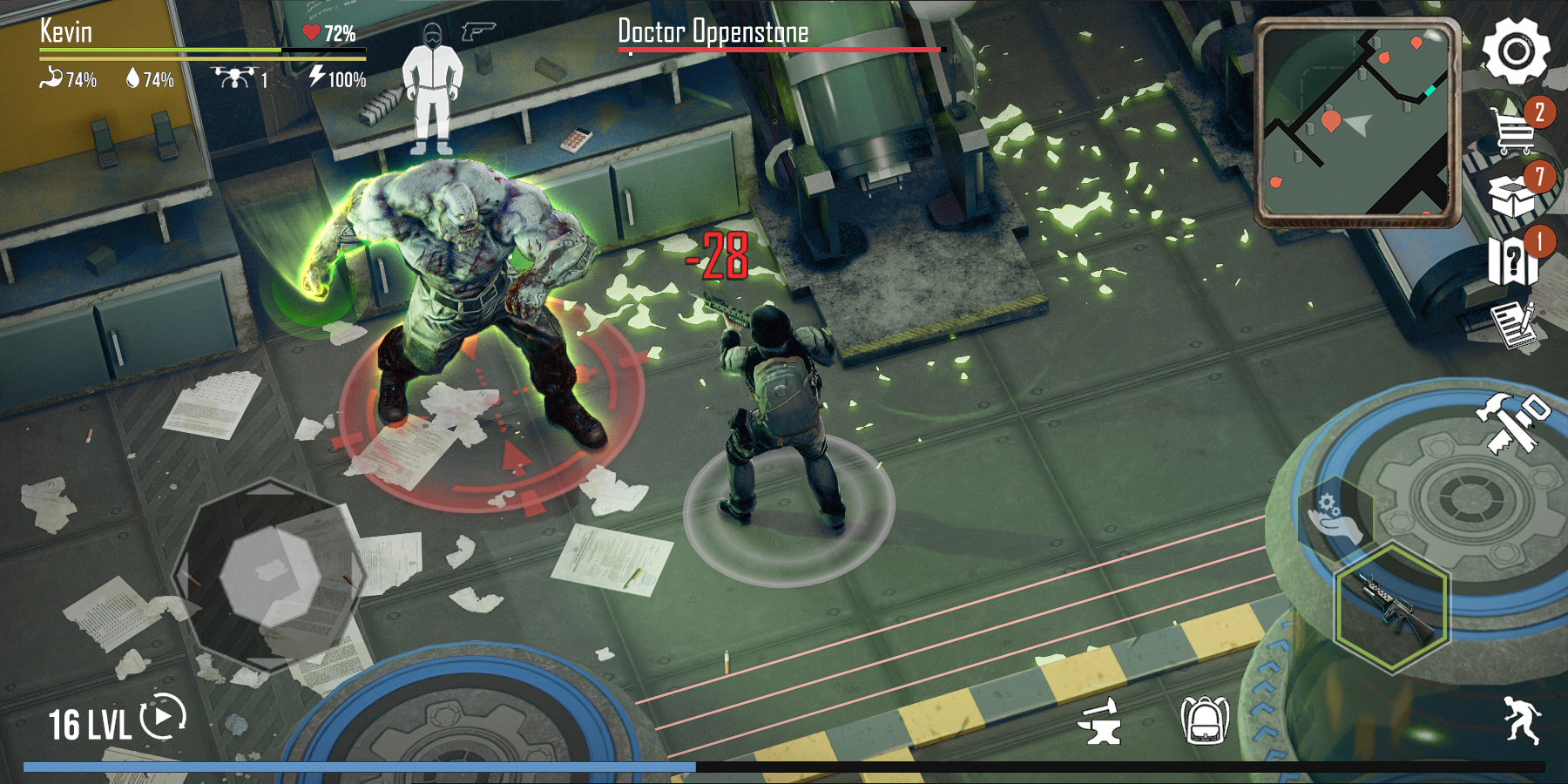Open the backpack inventory
1568x784 pixels.
tap(1204, 721)
